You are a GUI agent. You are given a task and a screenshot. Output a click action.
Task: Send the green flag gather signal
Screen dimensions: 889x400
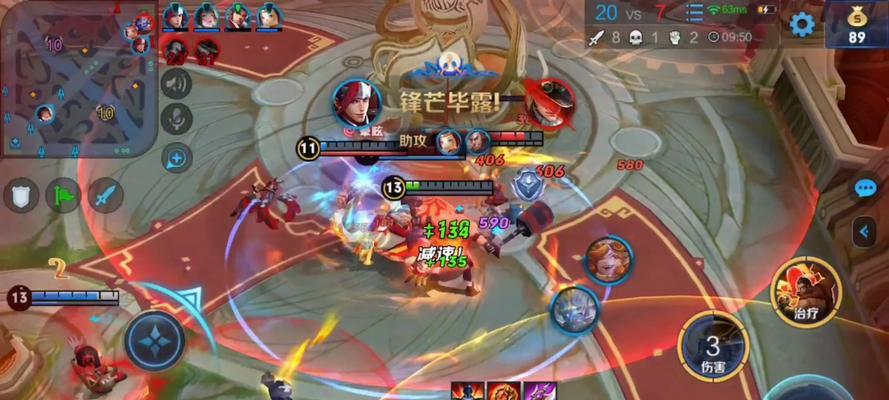[62, 194]
